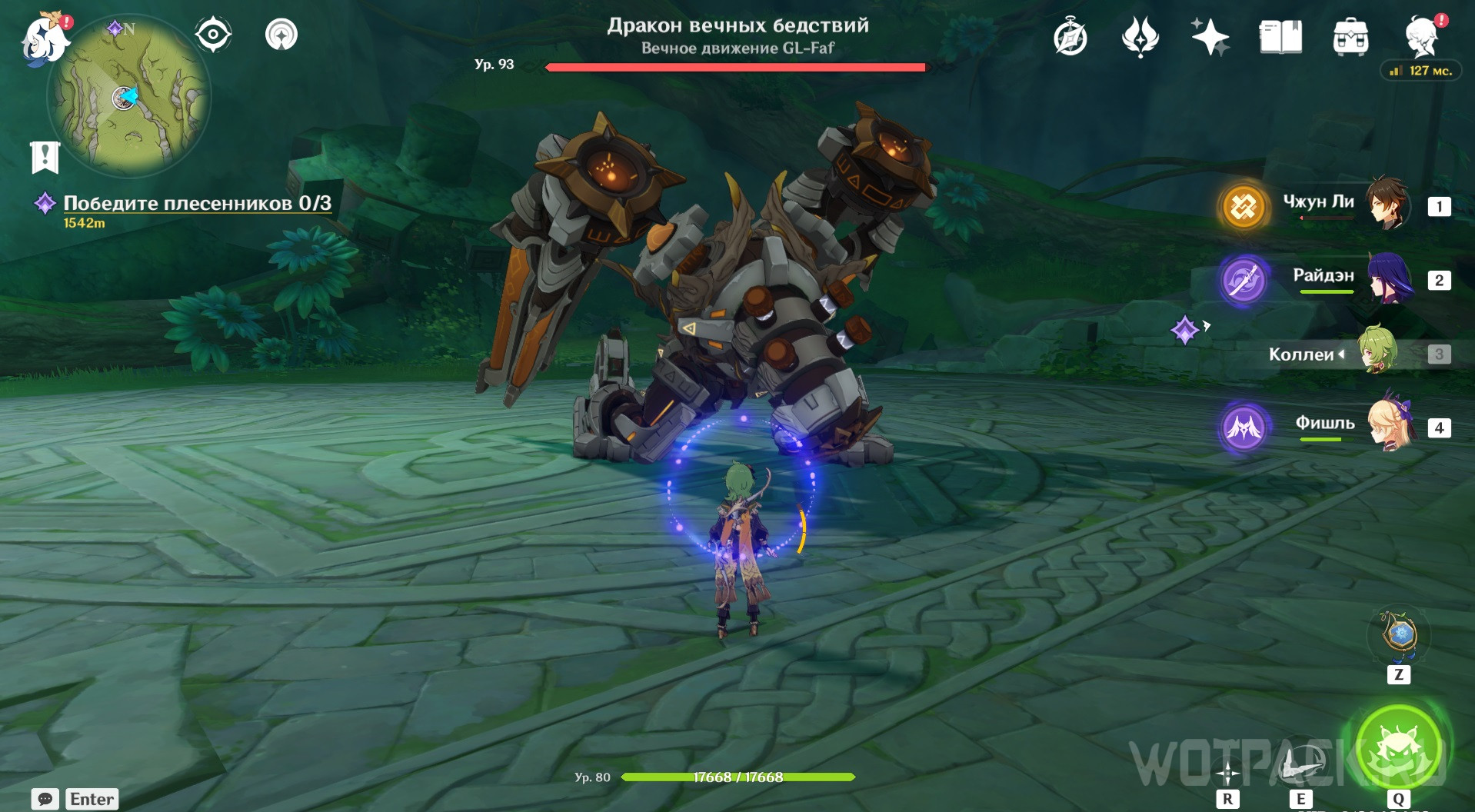Open the co-op signal icon
The image size is (1475, 812).
pos(281,35)
